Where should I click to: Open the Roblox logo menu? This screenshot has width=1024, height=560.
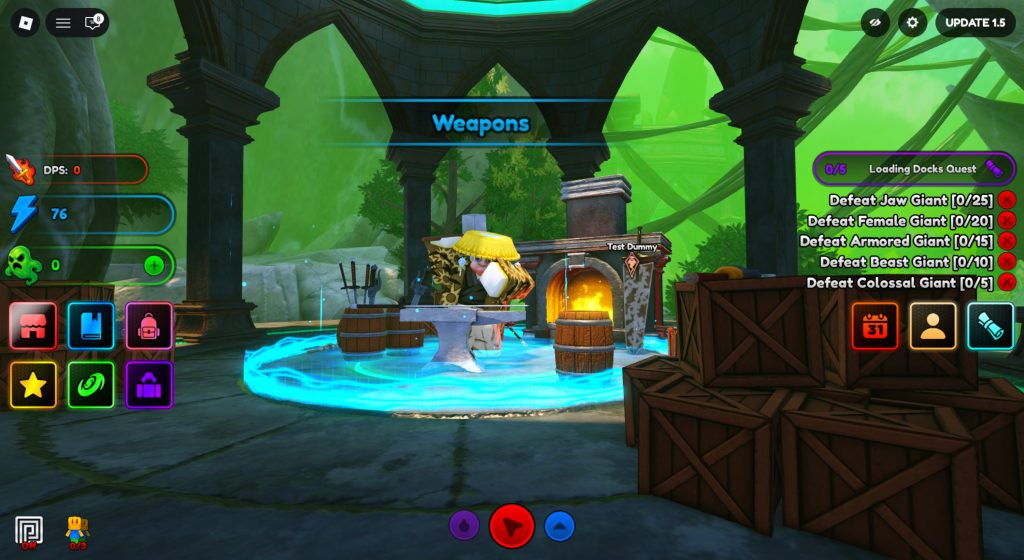25,23
